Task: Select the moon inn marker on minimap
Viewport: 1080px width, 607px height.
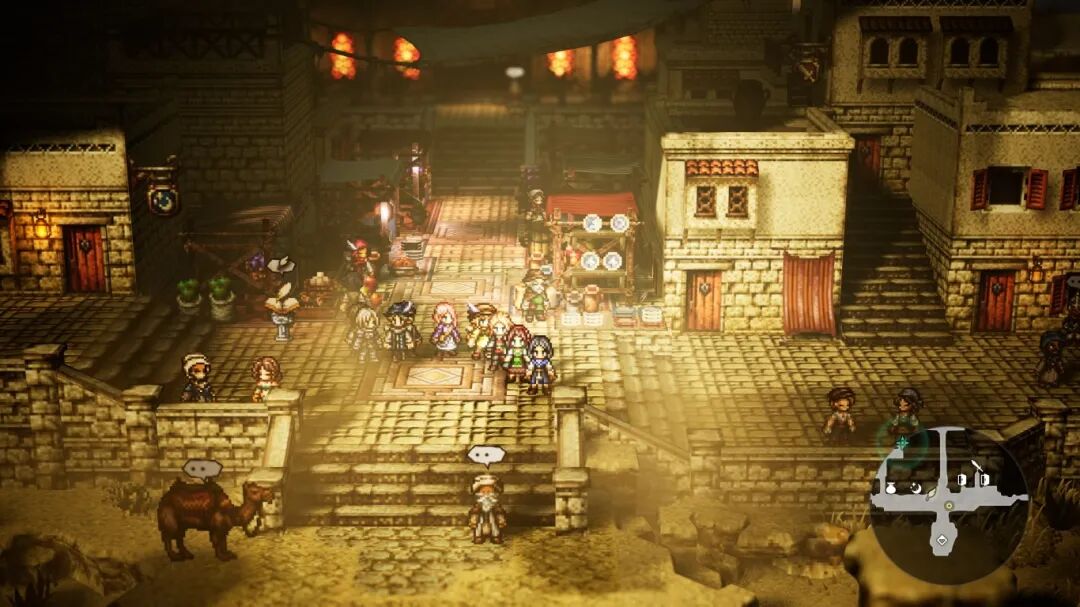Action: (915, 487)
